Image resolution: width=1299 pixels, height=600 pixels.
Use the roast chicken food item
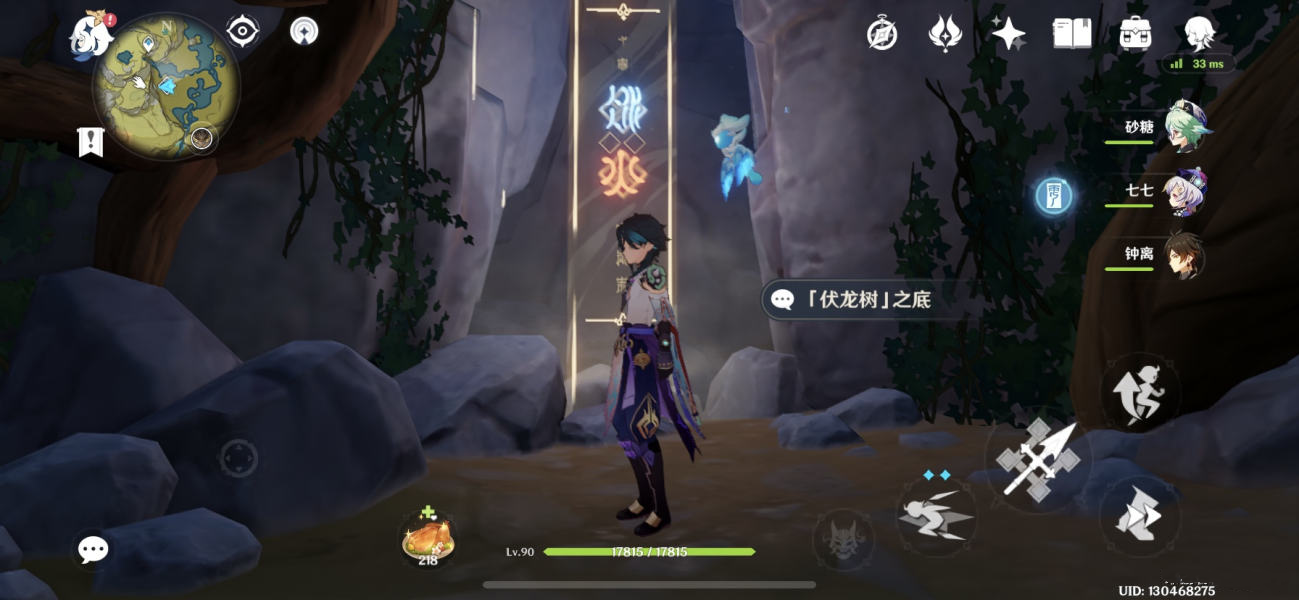pyautogui.click(x=428, y=537)
